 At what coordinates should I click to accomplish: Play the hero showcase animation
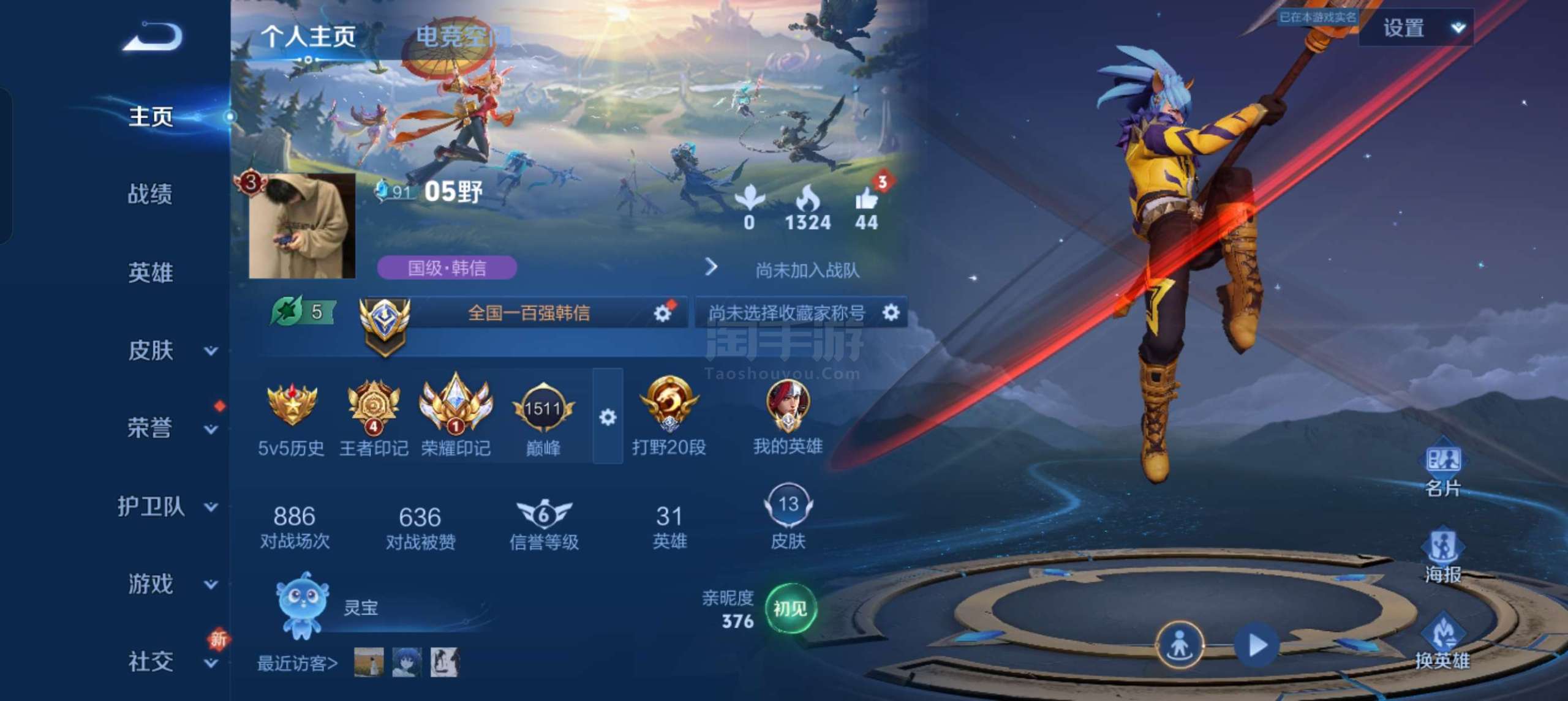pyautogui.click(x=1257, y=645)
